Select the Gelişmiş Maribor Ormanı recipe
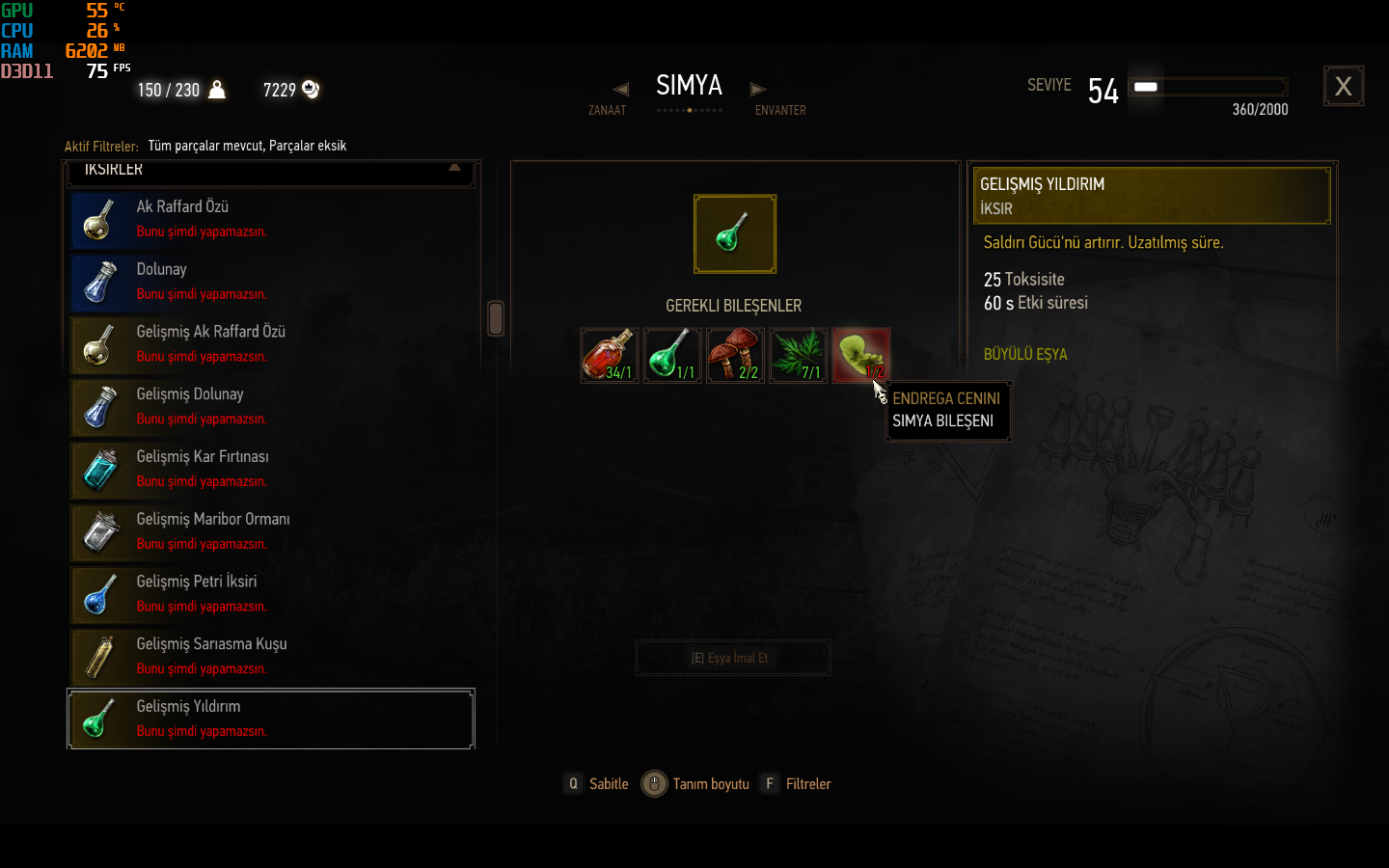Image resolution: width=1389 pixels, height=868 pixels. [271, 532]
